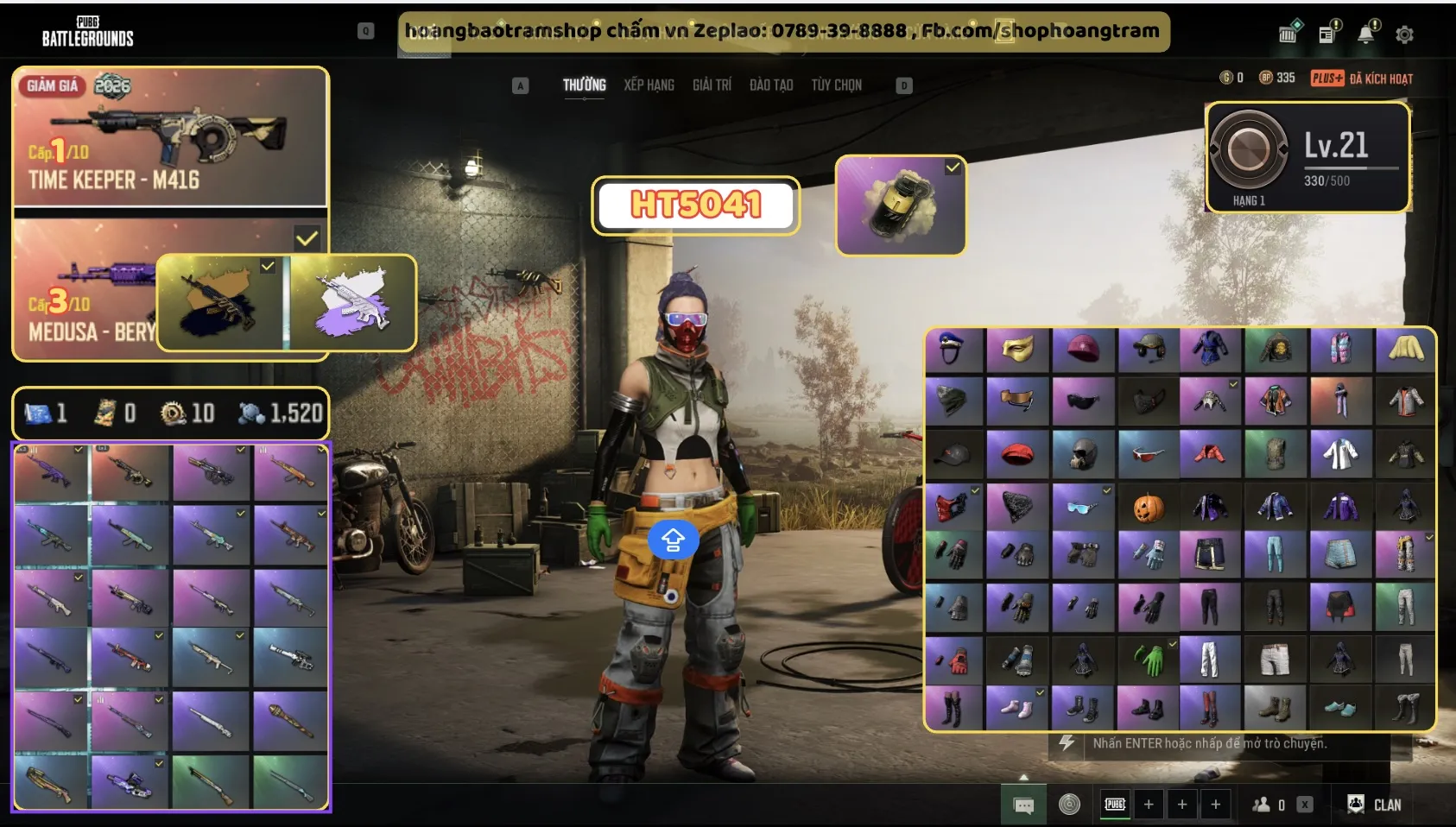Focus the chat input prompt bar

point(1209,743)
